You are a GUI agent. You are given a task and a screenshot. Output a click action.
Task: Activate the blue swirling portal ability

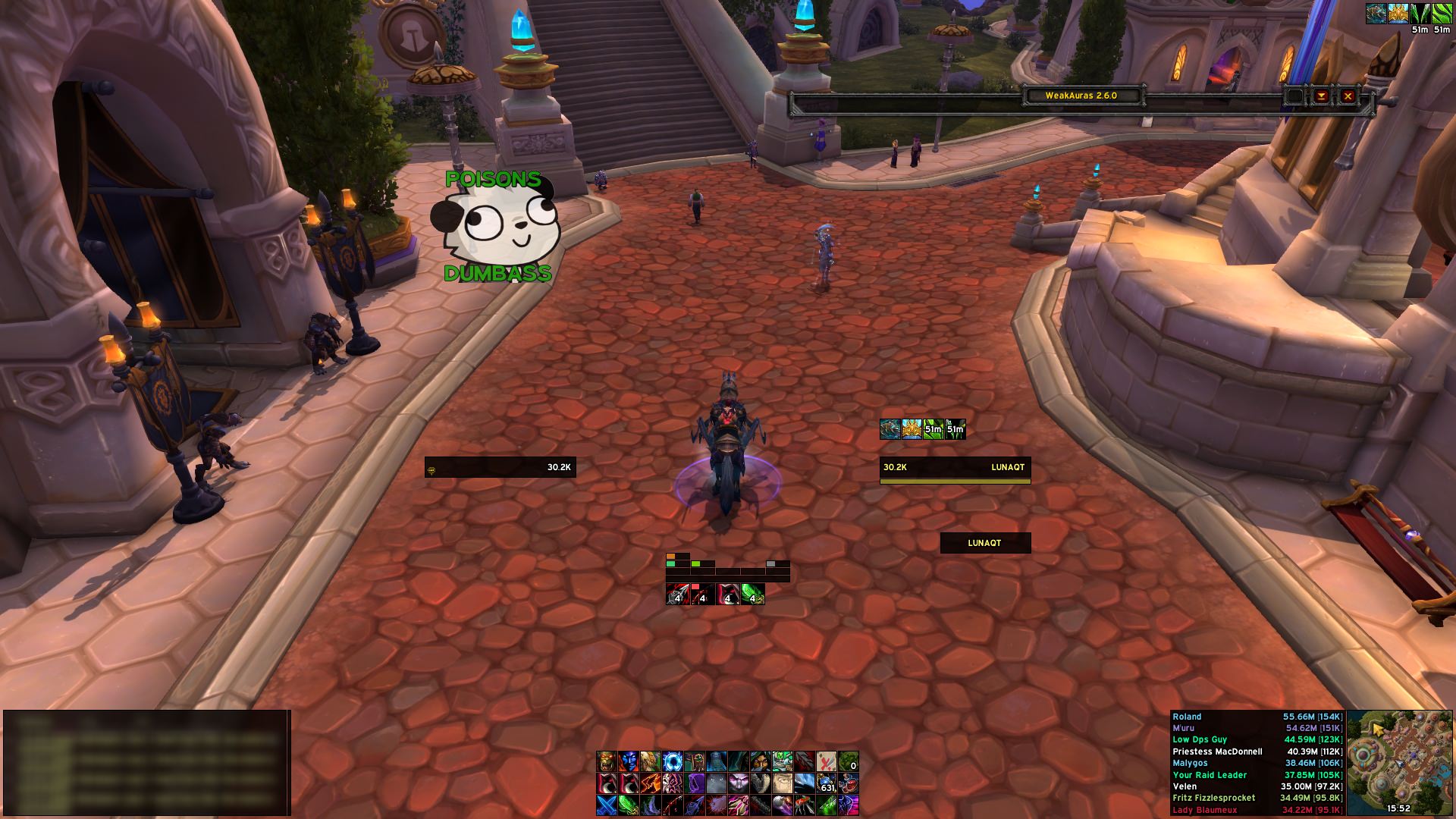point(673,761)
